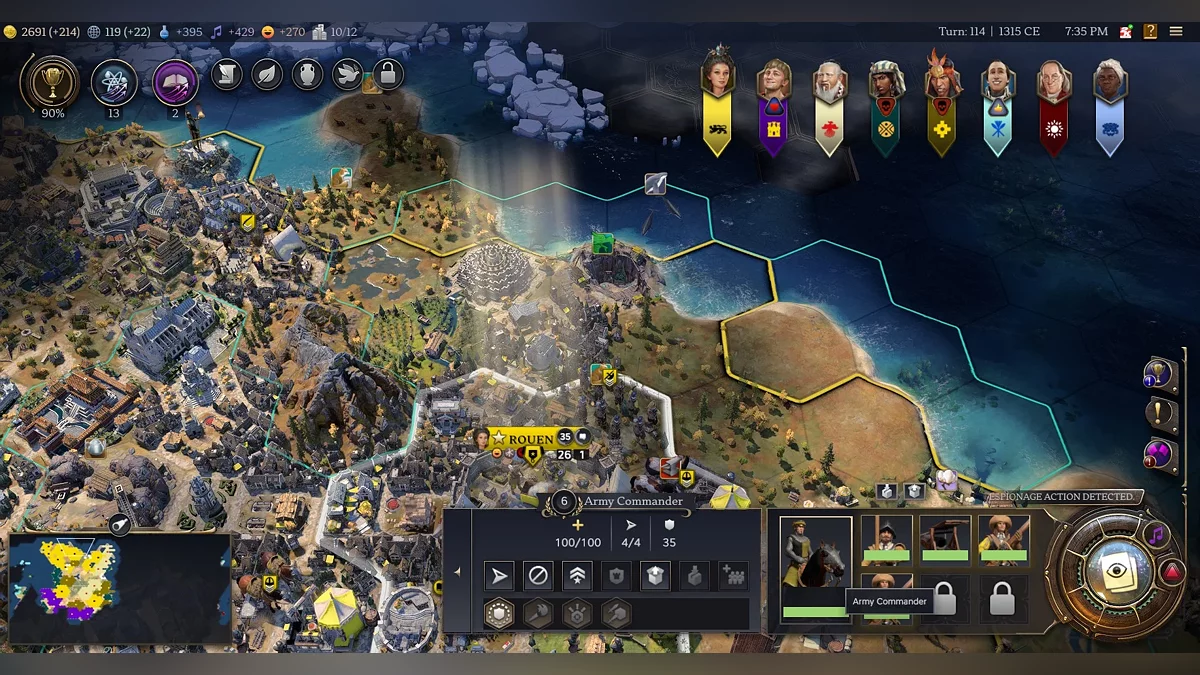The image size is (1200, 675).
Task: Choose the skip turn circle-slash action
Action: pos(538,576)
